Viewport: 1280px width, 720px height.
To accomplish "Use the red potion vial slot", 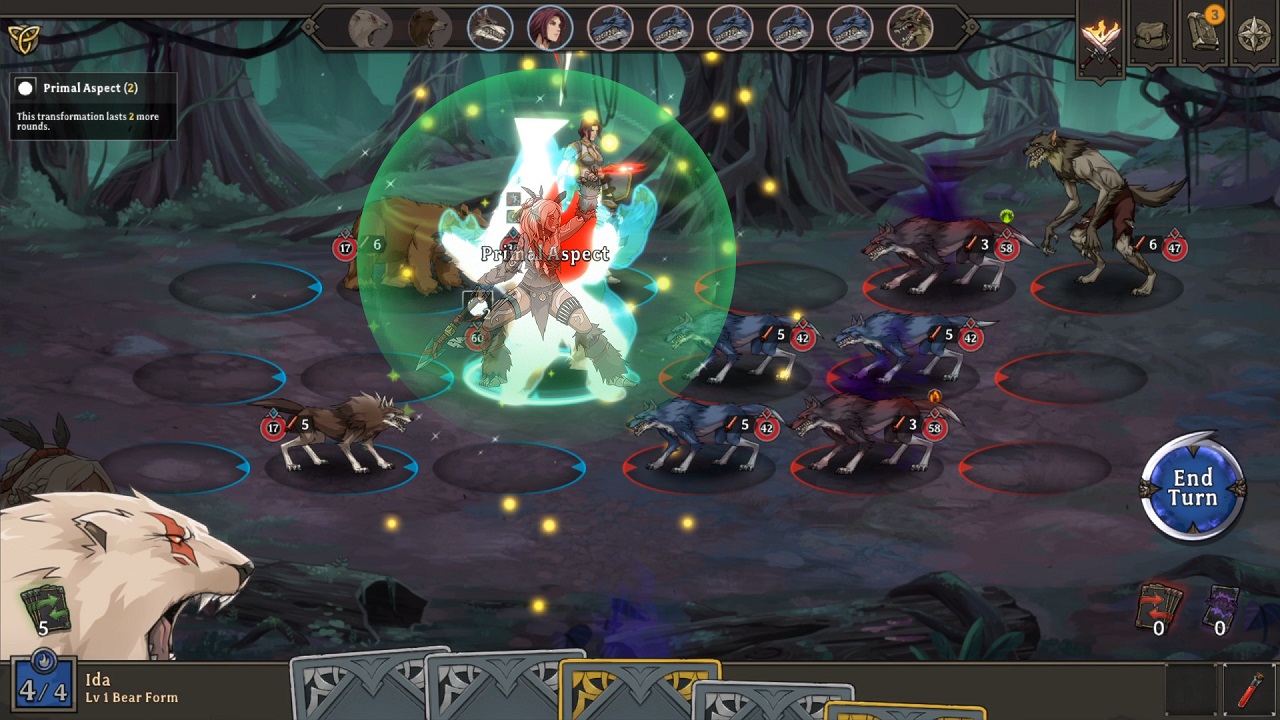I will (x=1250, y=690).
